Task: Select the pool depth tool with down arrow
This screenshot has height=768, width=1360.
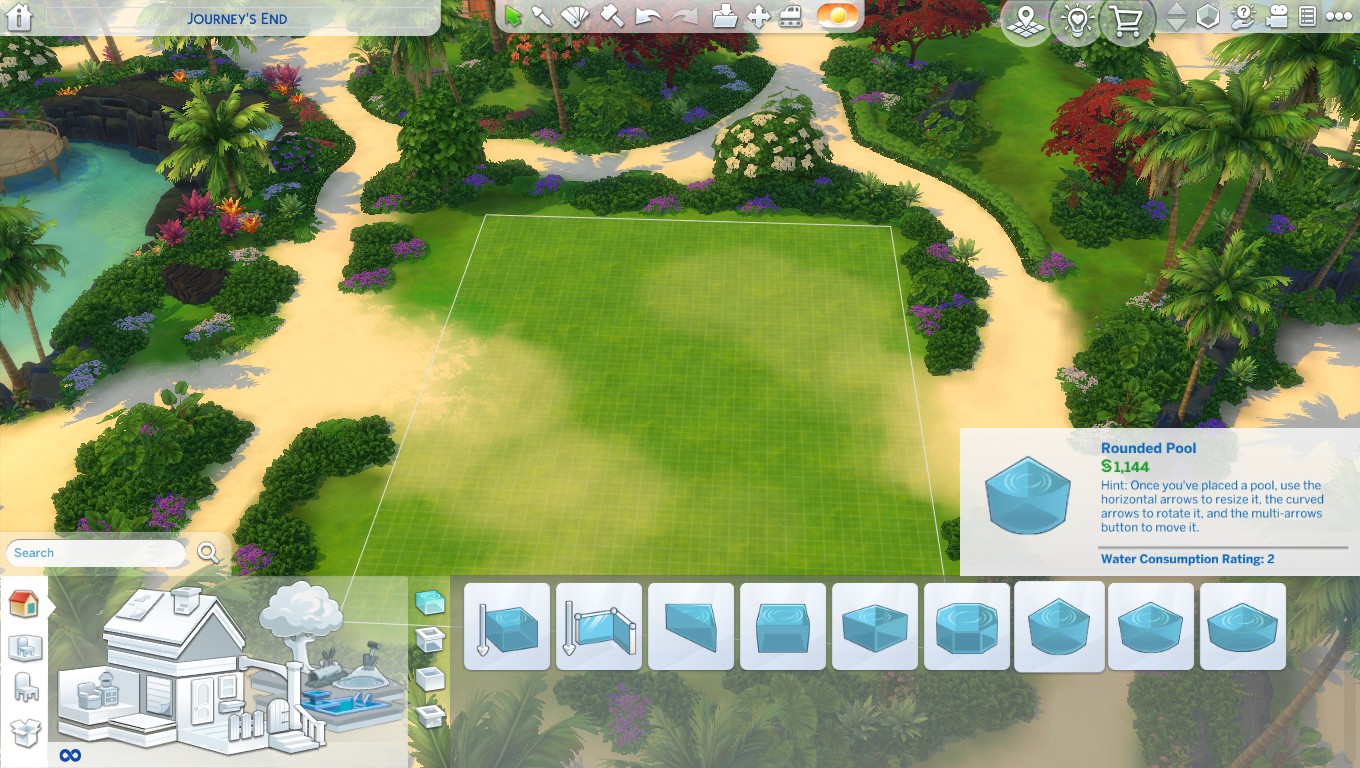Action: click(507, 627)
